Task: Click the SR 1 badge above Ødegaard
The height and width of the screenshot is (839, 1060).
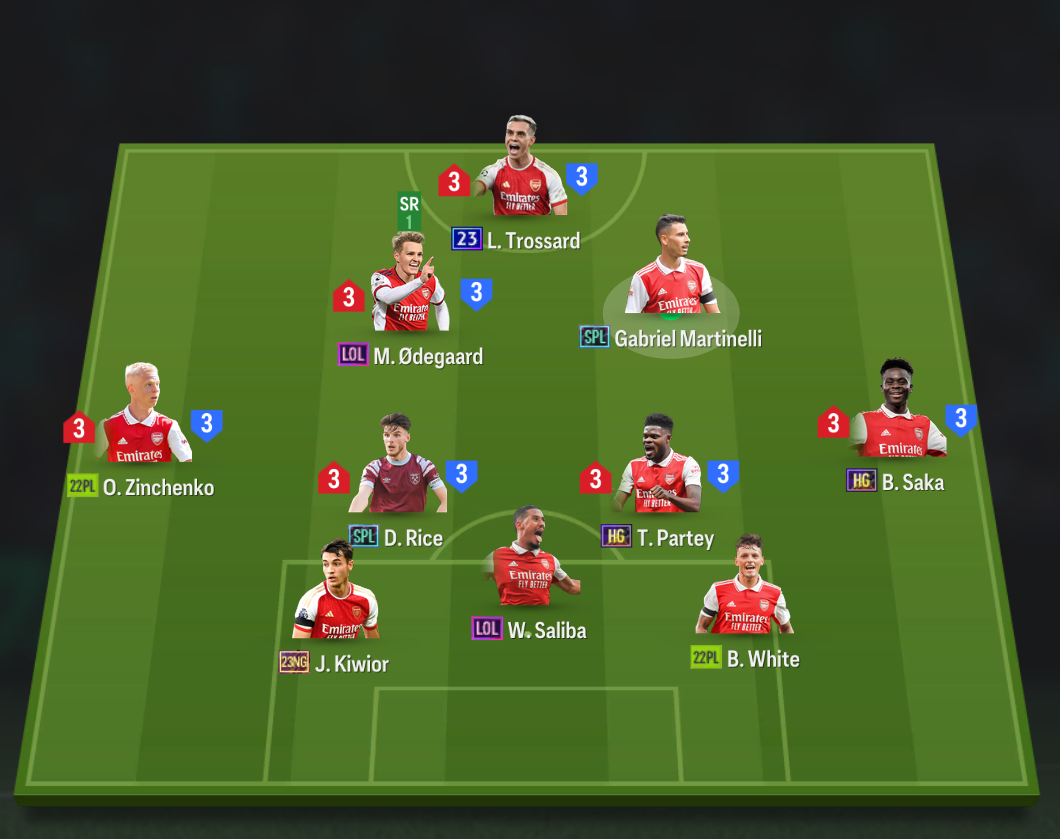Action: point(409,211)
